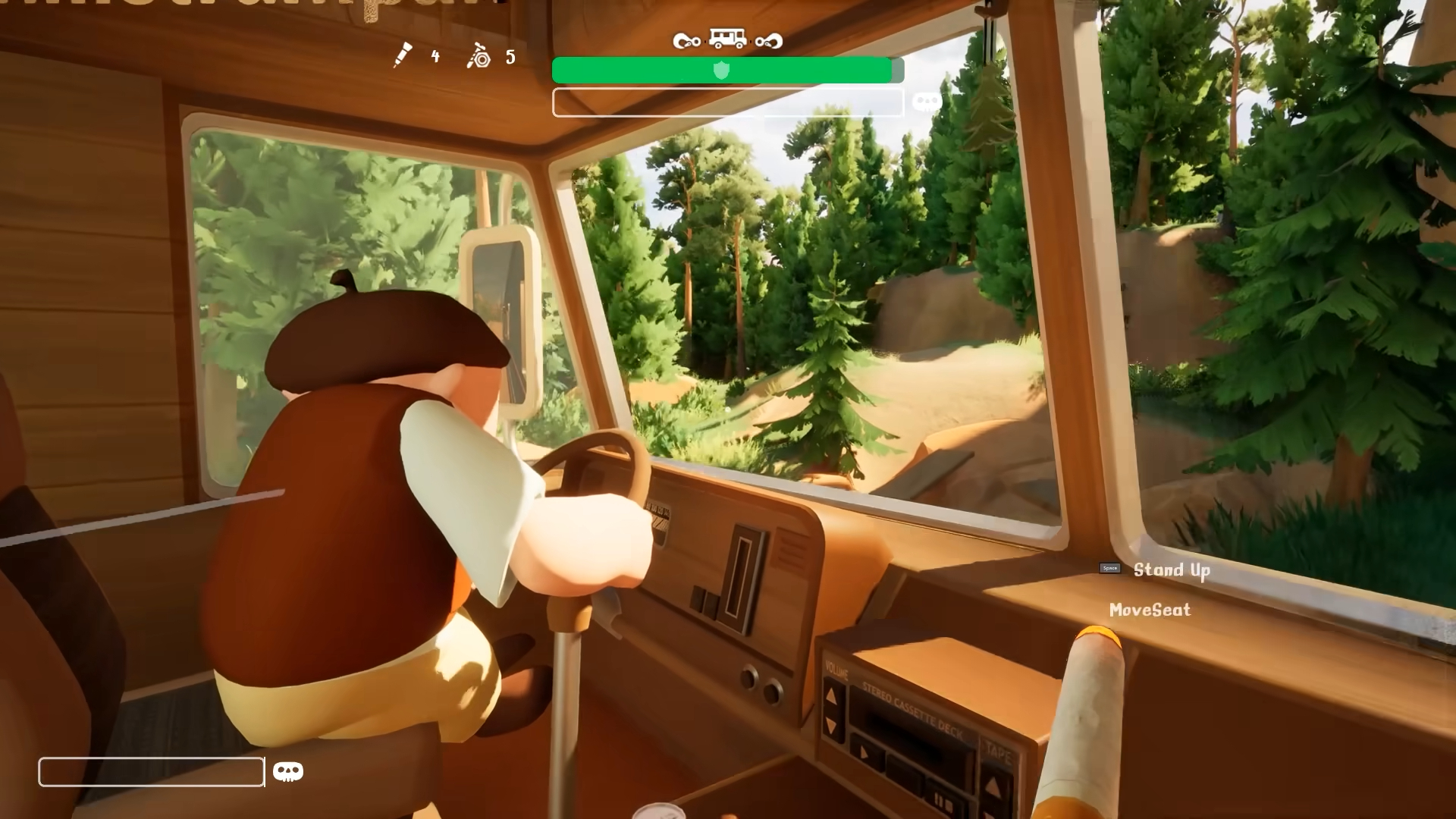This screenshot has height=819, width=1456.
Task: Select the marker pen icon
Action: [402, 55]
